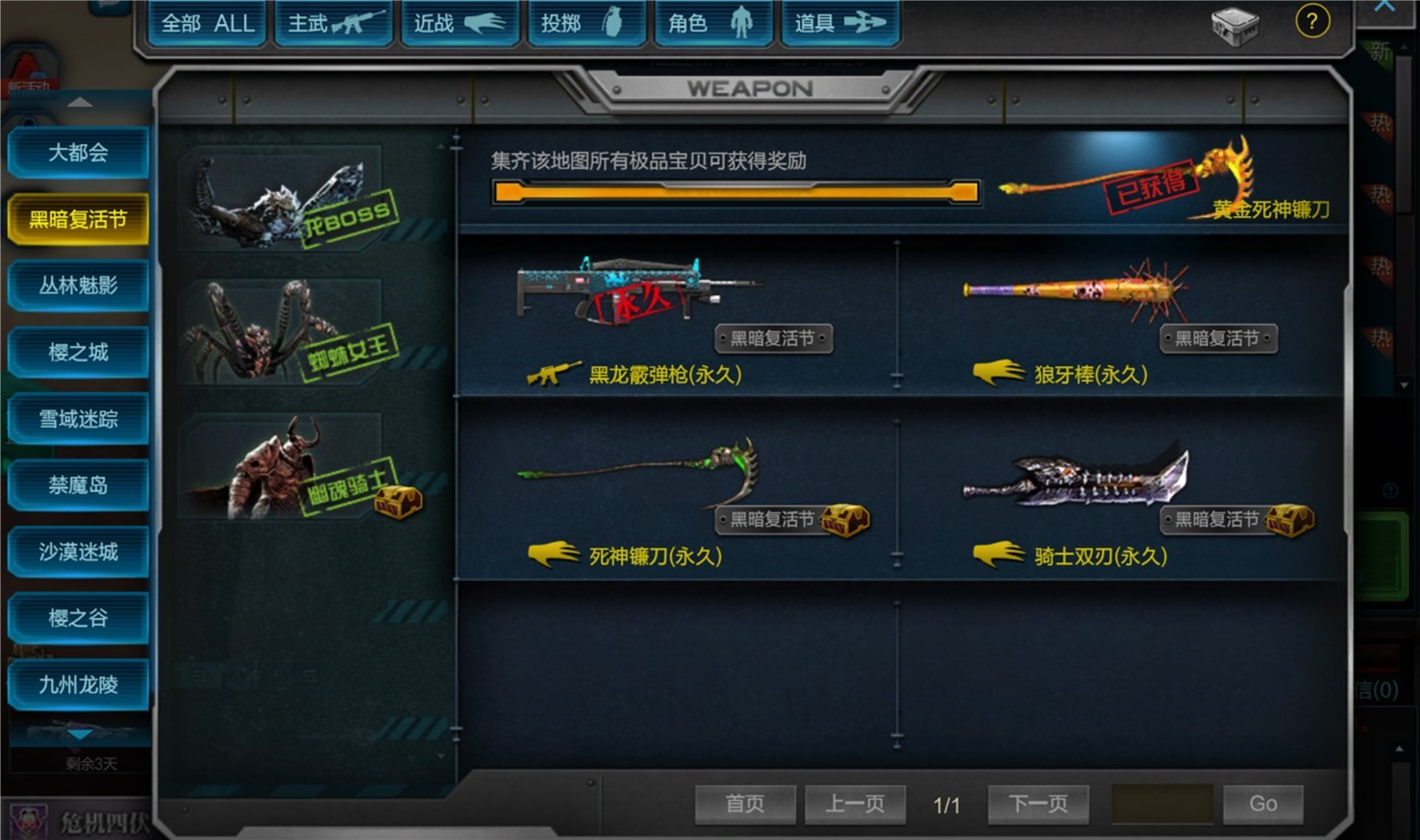
Task: Choose the 大都会 map
Action: pos(79,153)
